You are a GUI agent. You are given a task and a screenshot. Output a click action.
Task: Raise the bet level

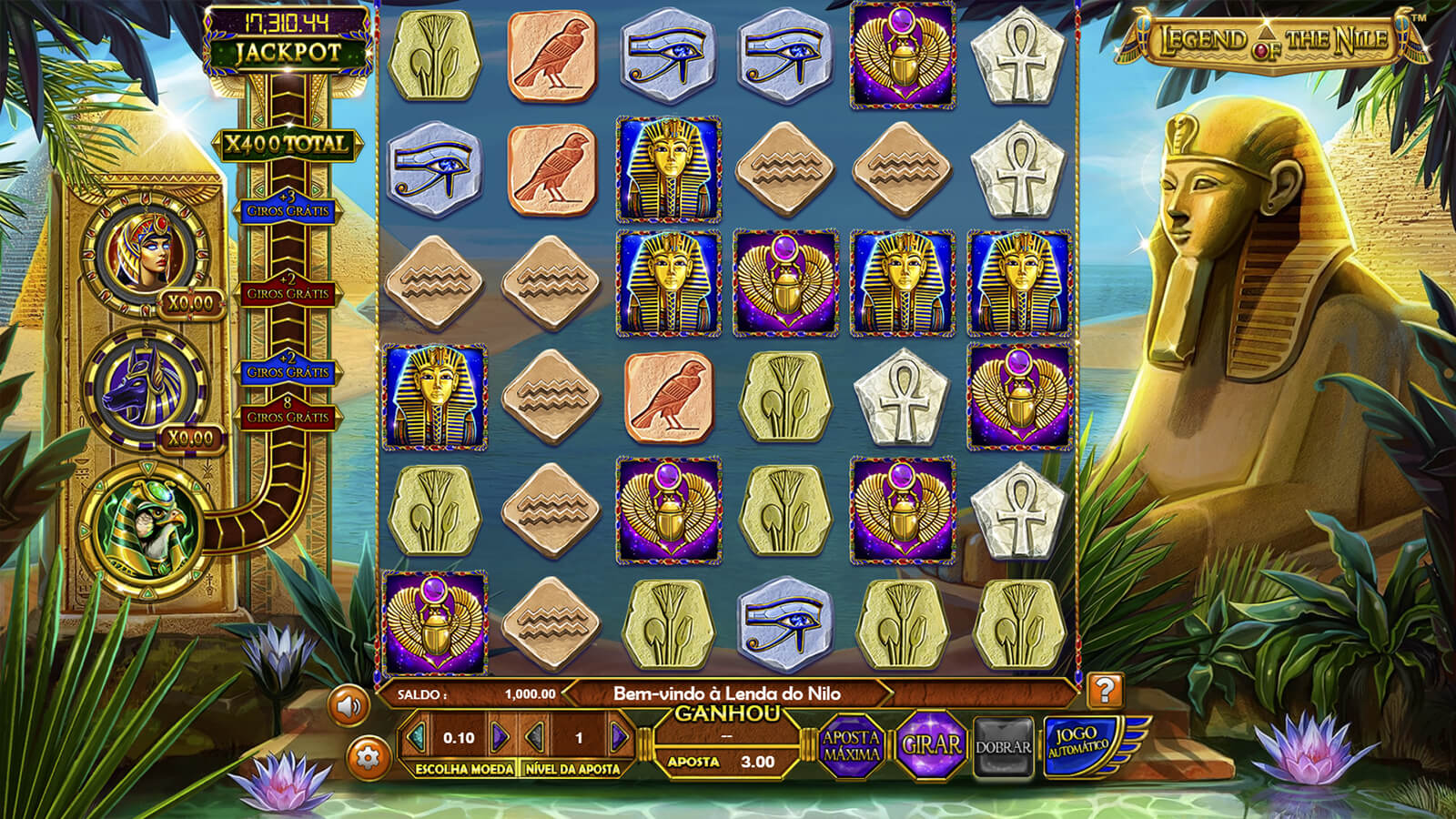click(619, 737)
